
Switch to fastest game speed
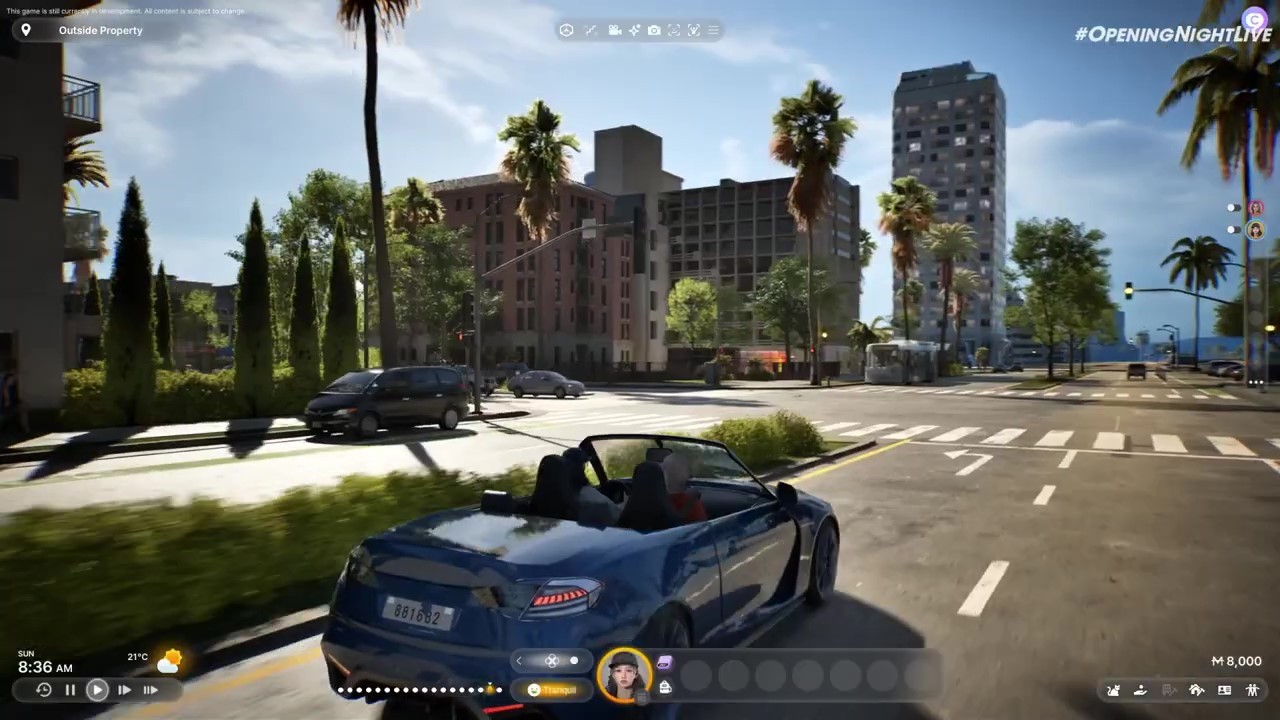pyautogui.click(x=150, y=689)
